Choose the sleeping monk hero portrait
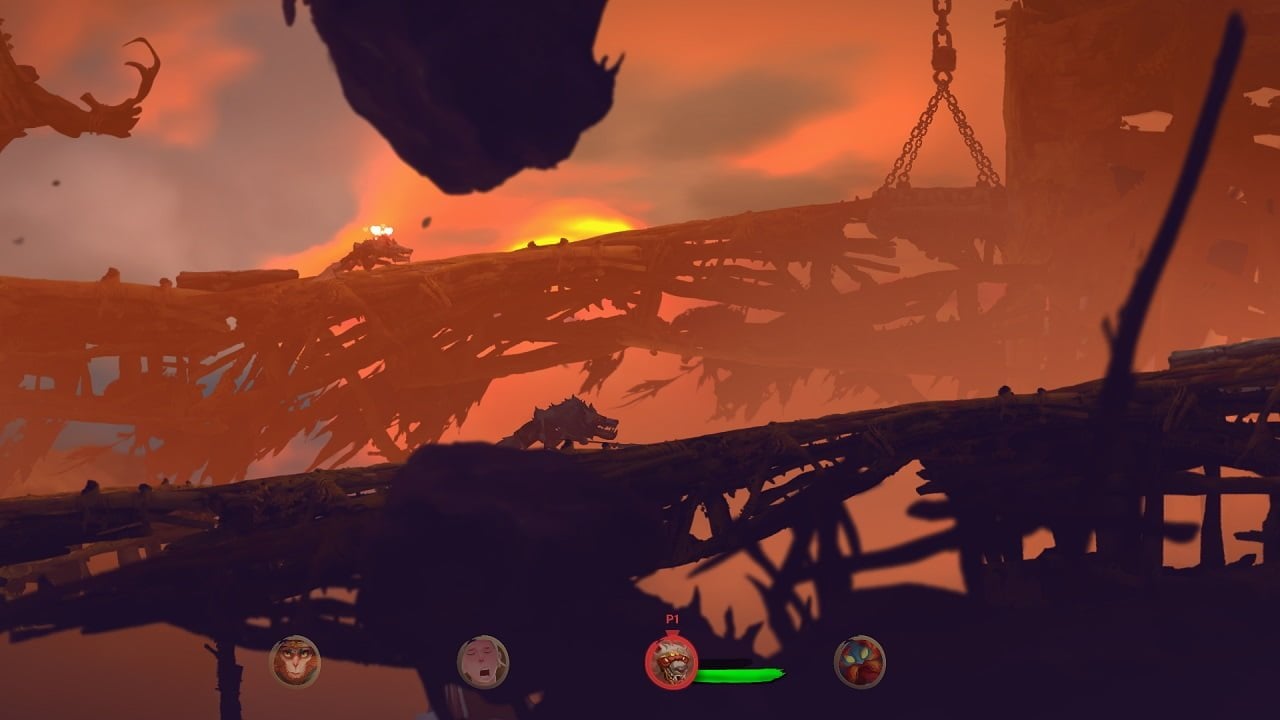Image resolution: width=1280 pixels, height=720 pixels. coord(483,661)
